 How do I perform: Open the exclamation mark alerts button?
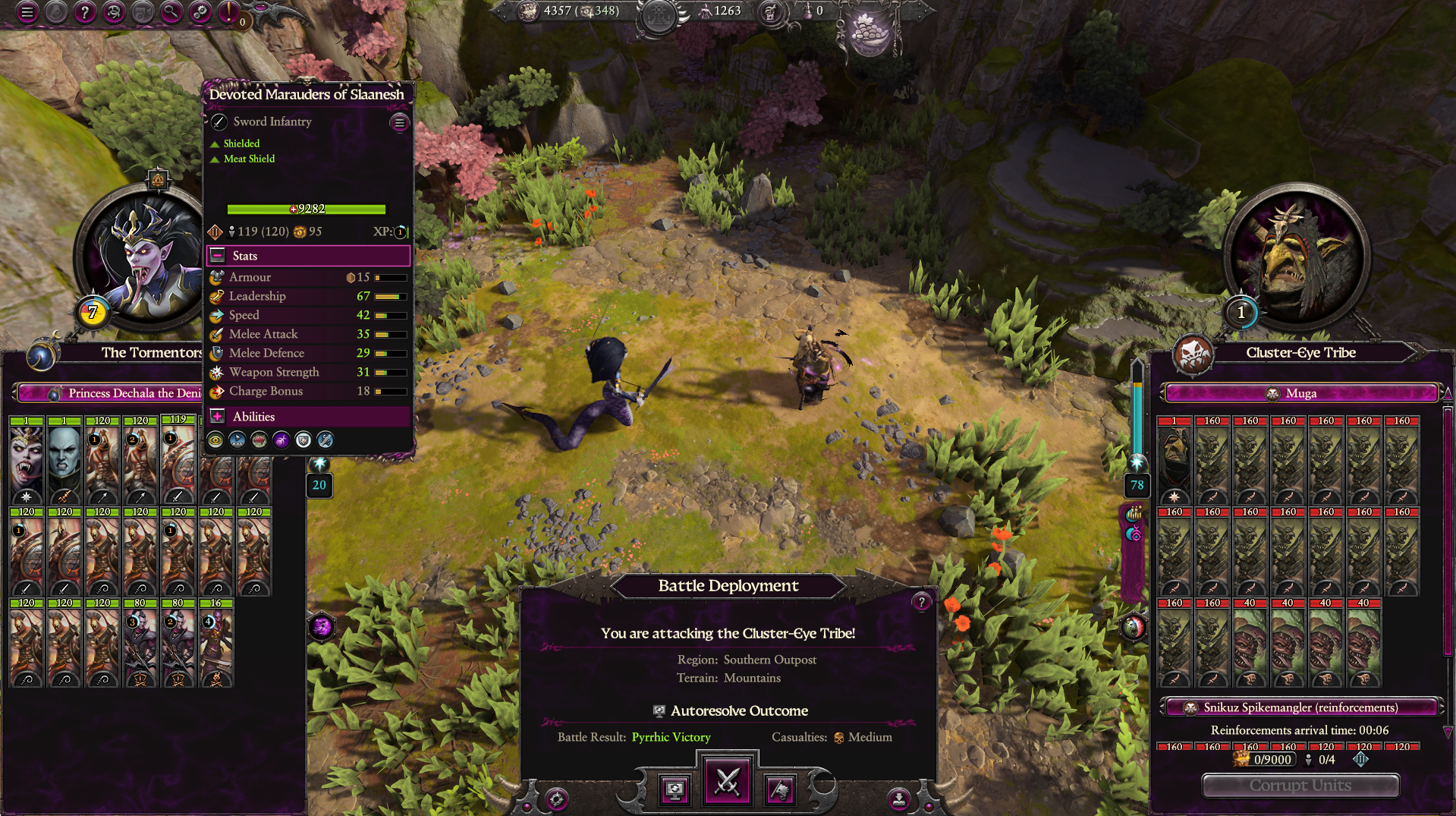(x=228, y=12)
